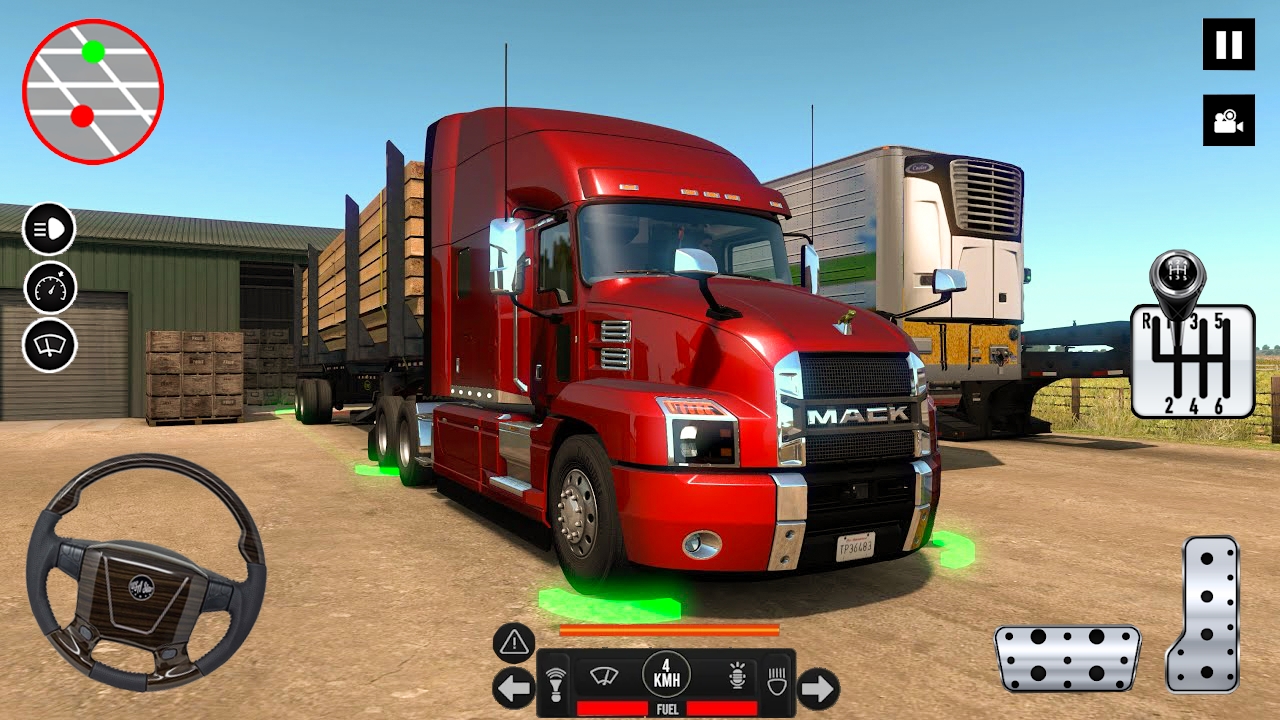Screen dimensions: 1280x720
Task: Switch the camera view
Action: [1228, 121]
